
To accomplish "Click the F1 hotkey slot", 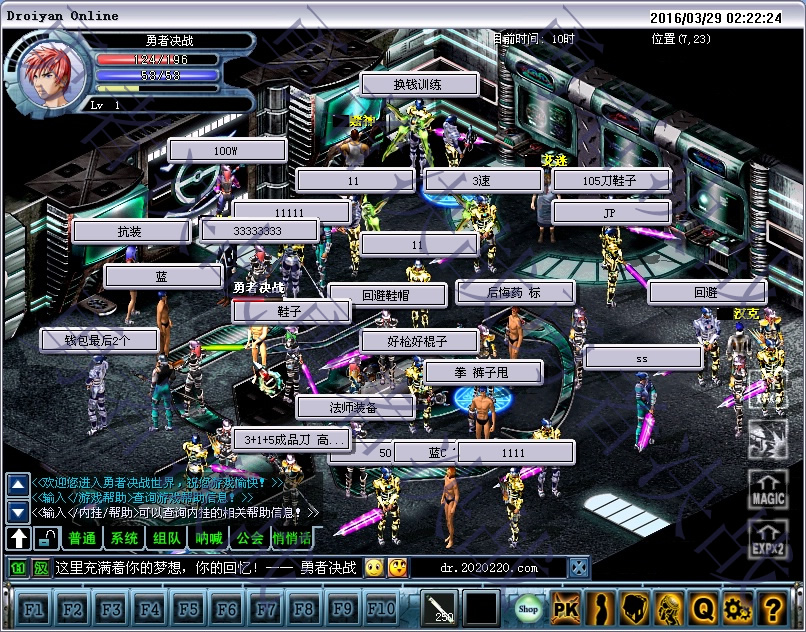I will (x=33, y=608).
